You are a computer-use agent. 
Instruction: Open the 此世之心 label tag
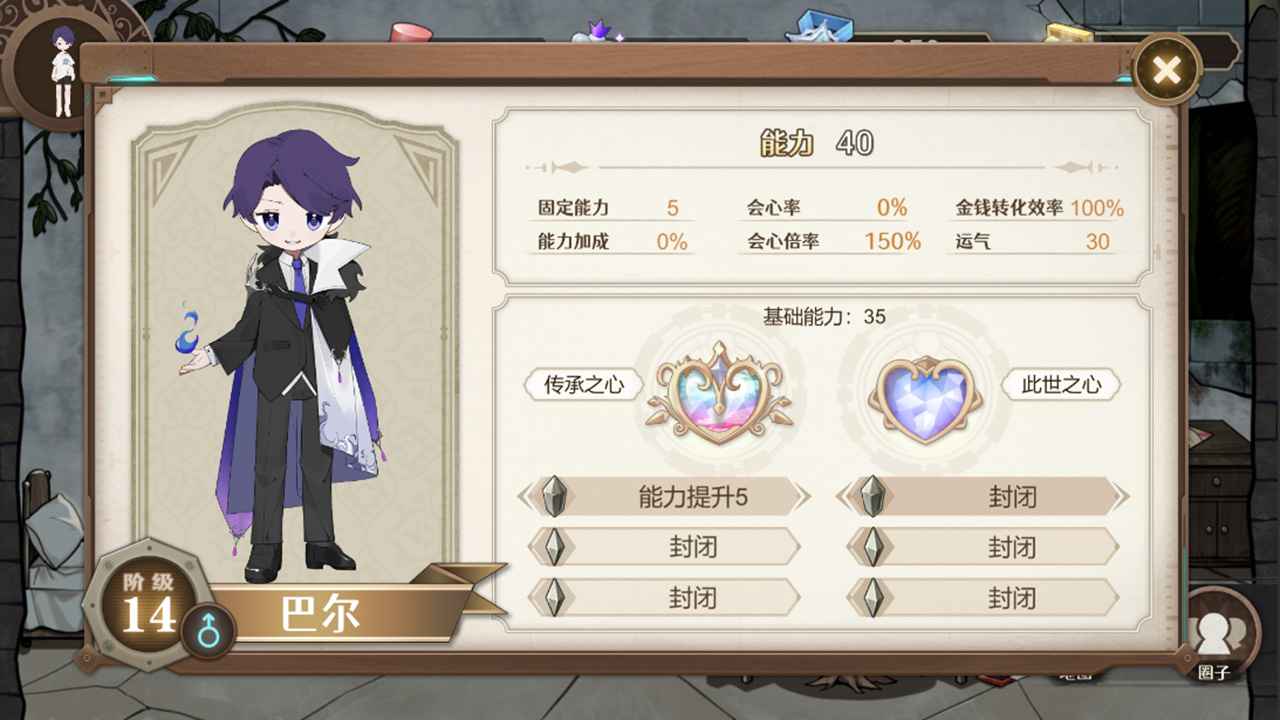1061,384
